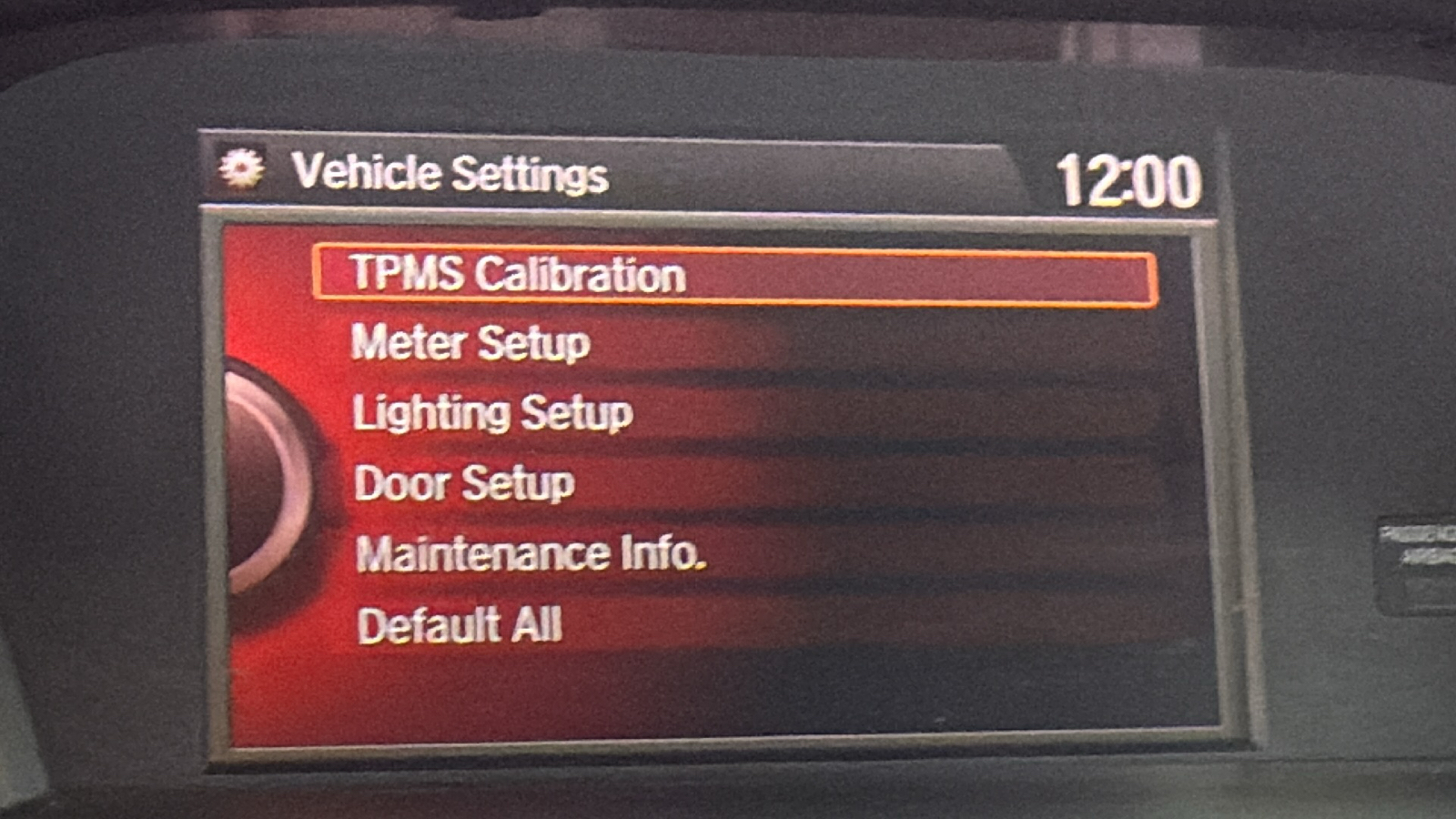Start a TPMS Calibration
1456x819 pixels.
515,275
